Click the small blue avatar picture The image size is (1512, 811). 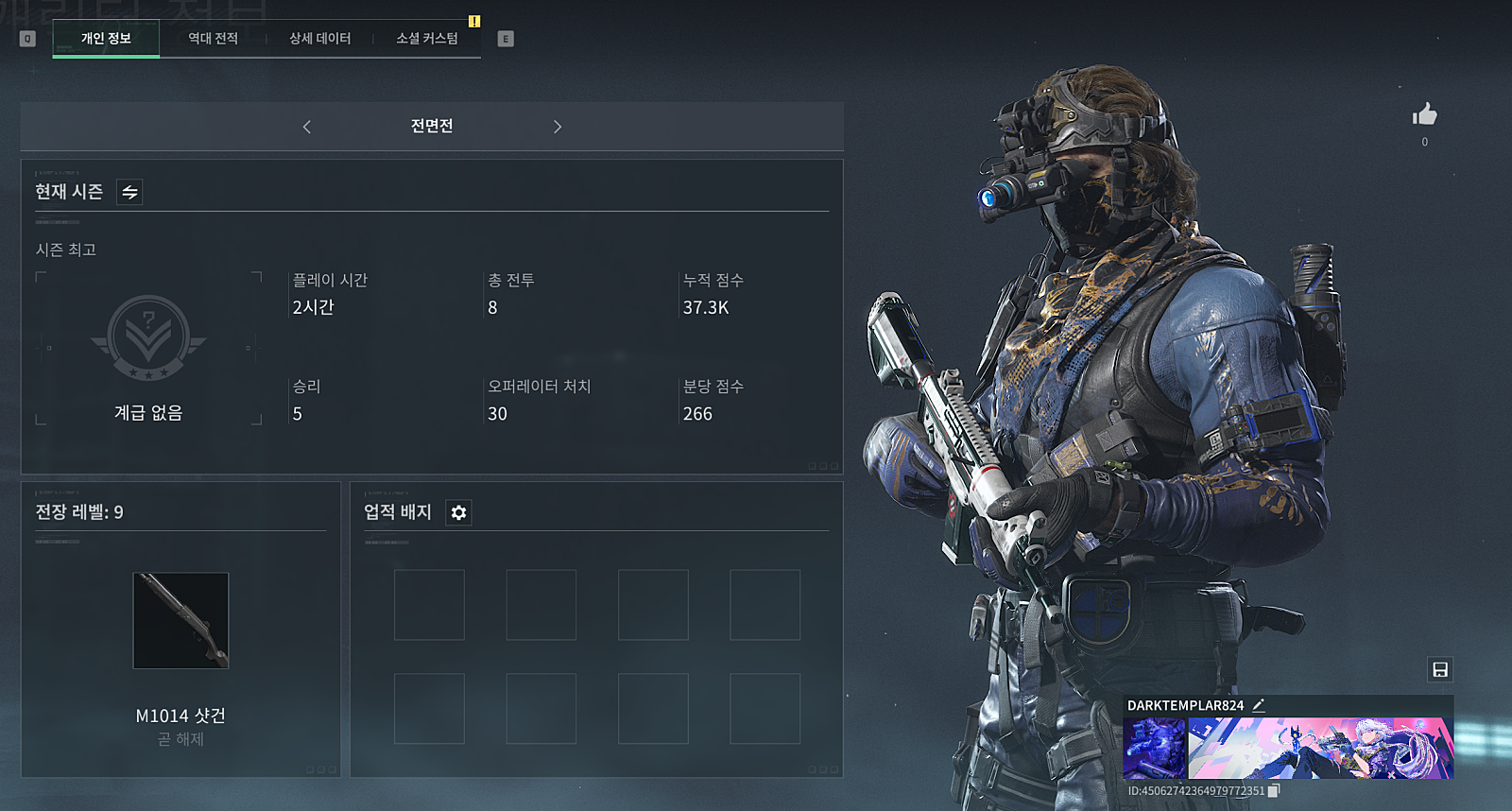pos(1154,748)
